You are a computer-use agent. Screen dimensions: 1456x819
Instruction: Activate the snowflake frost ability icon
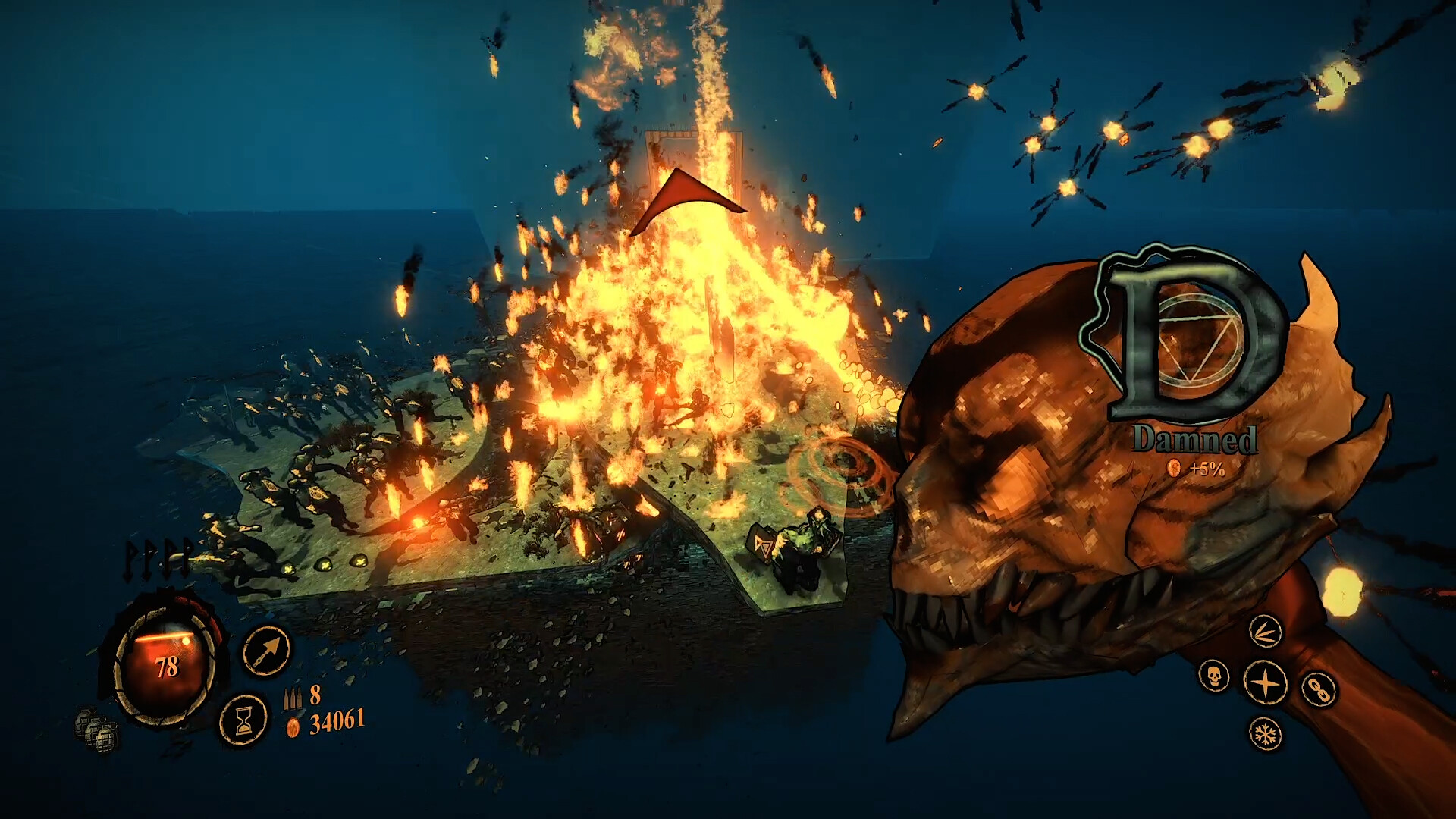tap(1264, 734)
